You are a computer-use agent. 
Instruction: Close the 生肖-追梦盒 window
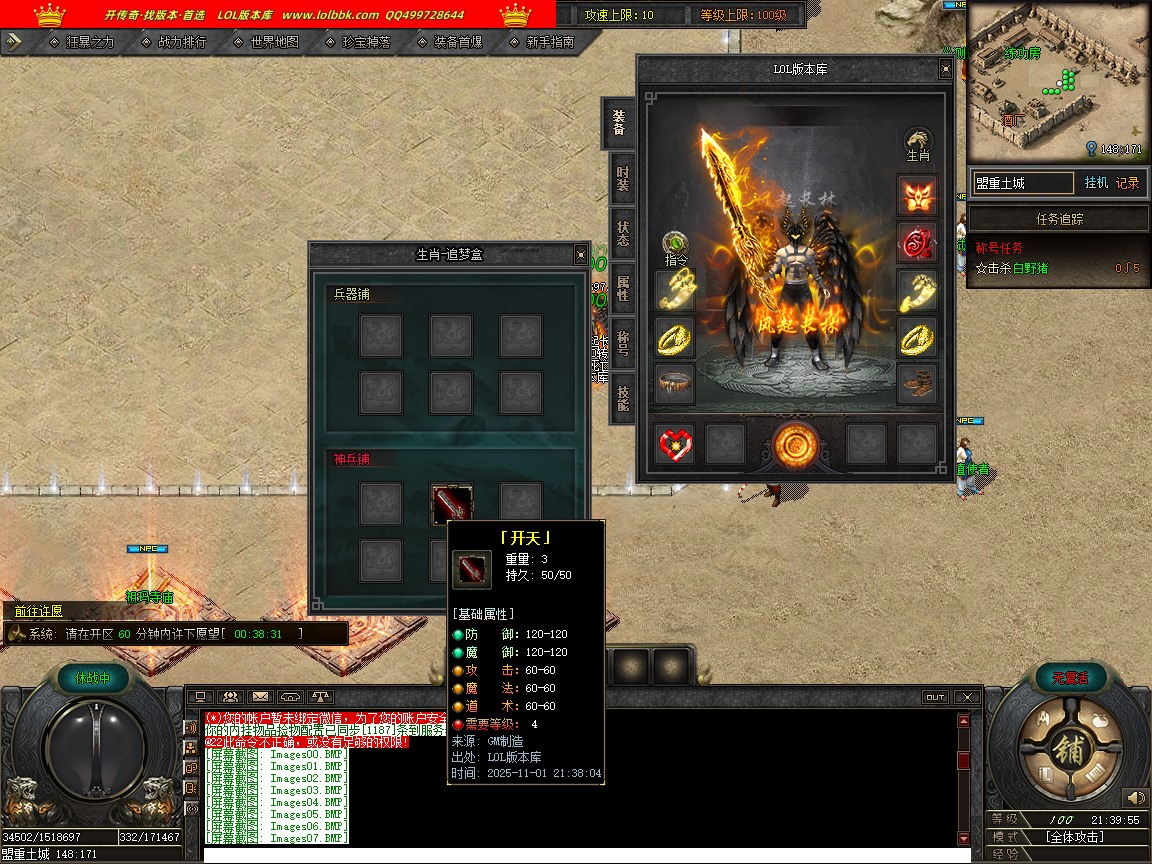click(x=581, y=255)
